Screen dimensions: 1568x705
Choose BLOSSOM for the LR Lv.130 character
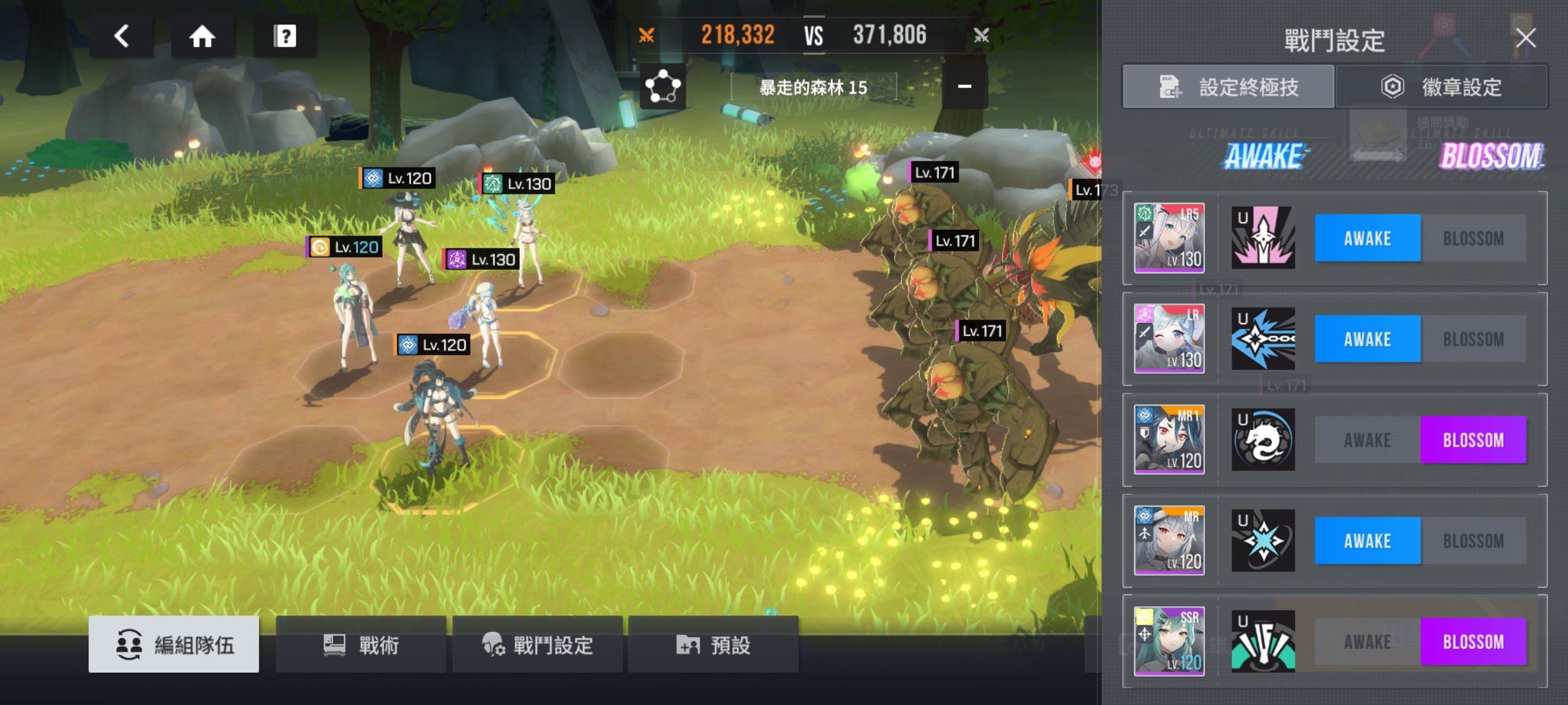(x=1473, y=339)
